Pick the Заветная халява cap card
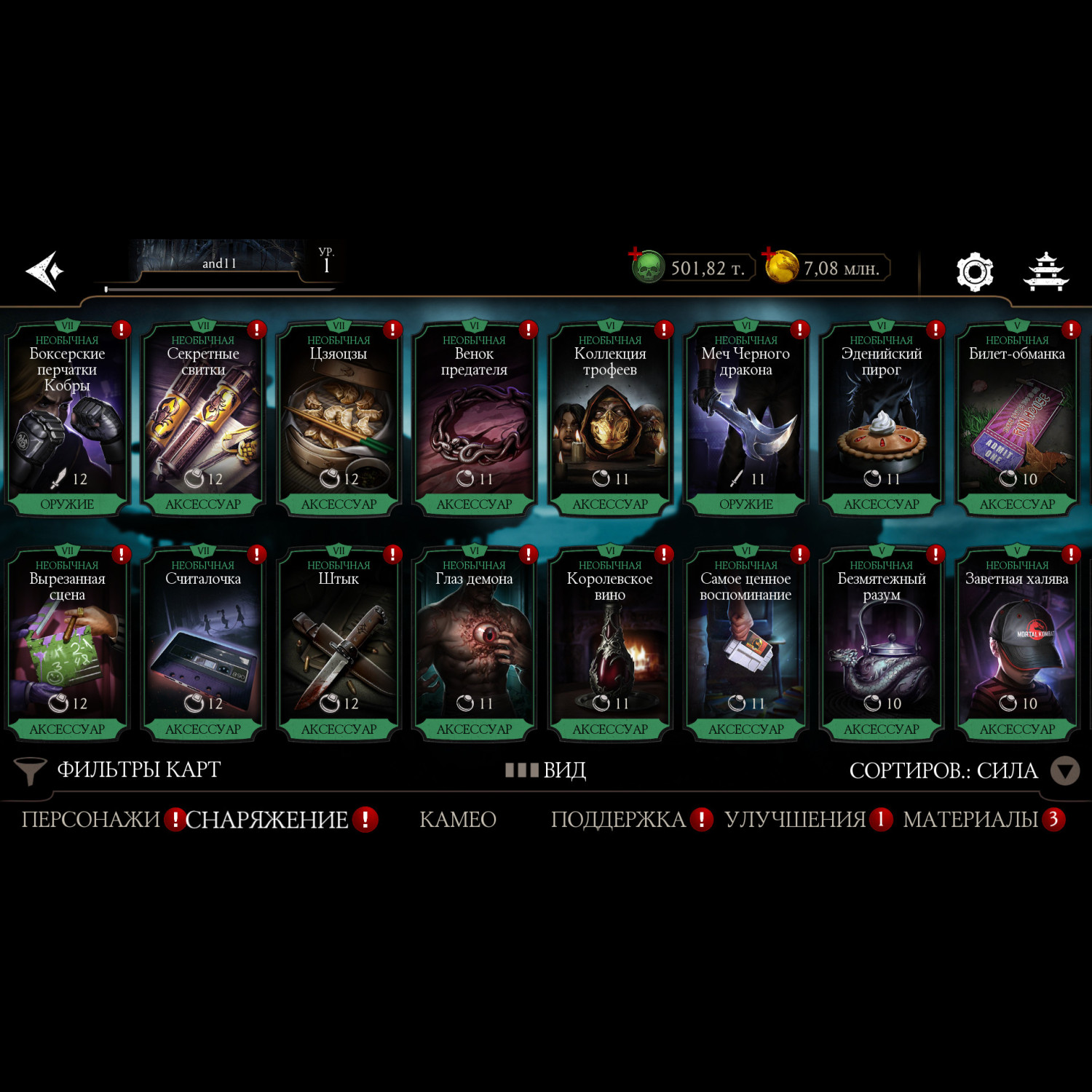Image resolution: width=1092 pixels, height=1092 pixels. (1017, 644)
